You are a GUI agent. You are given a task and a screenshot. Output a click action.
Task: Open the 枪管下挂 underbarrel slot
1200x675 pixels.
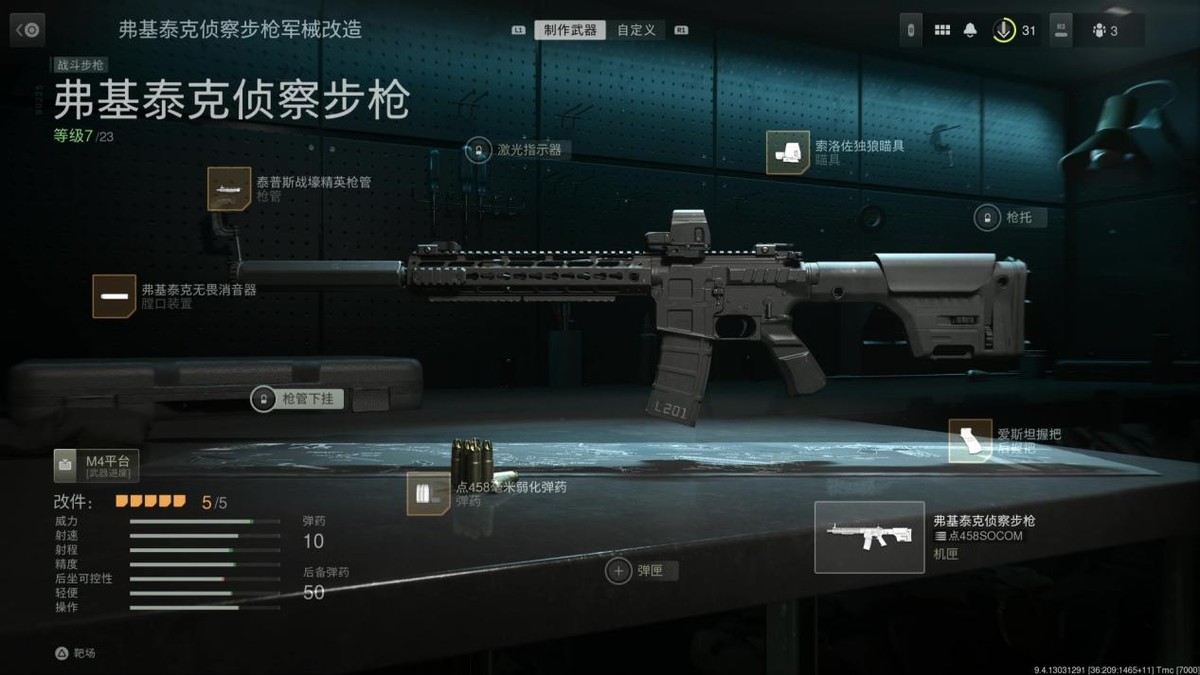tap(263, 399)
